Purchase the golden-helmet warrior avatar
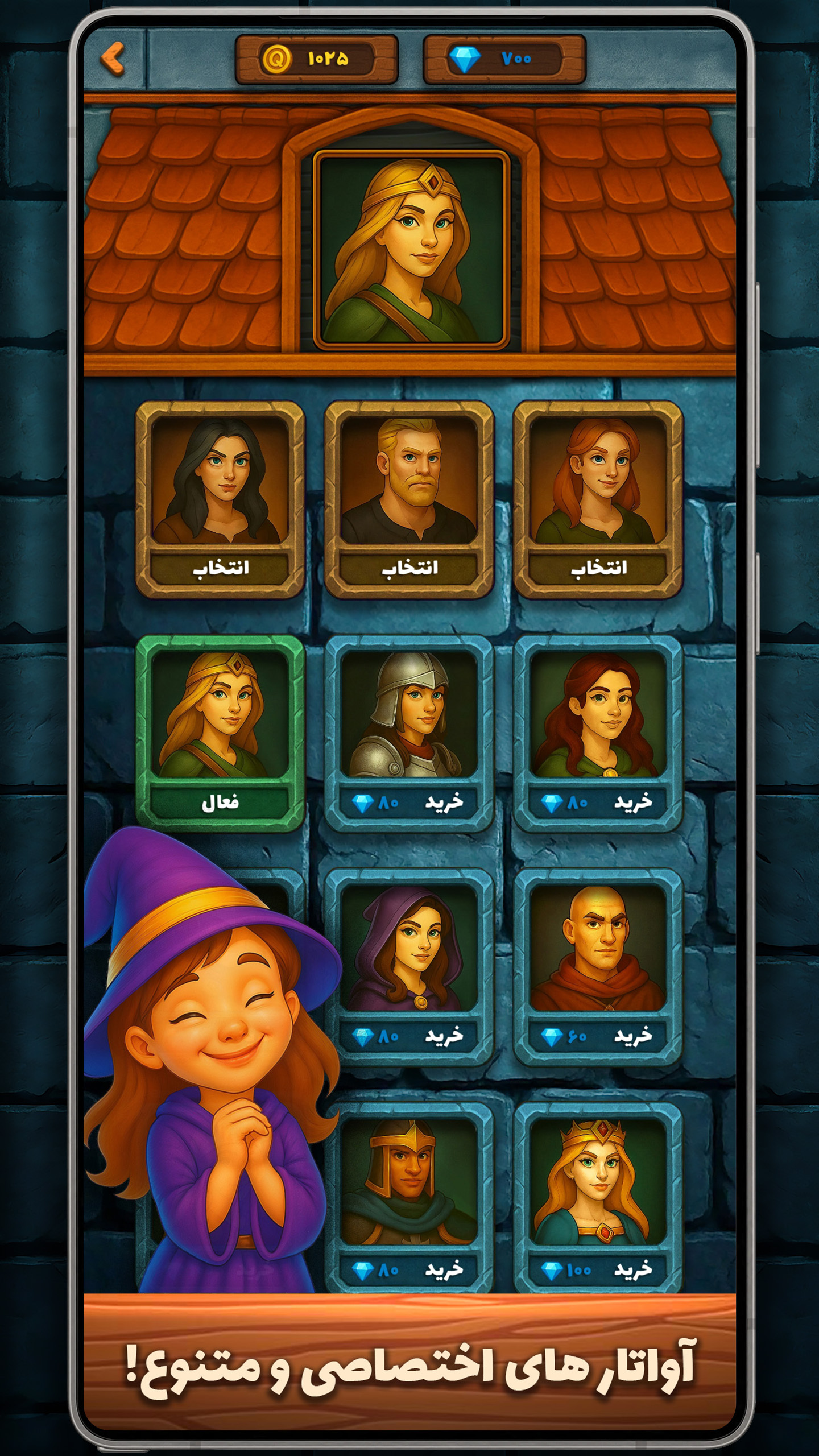The image size is (819, 1456). 409,1269
